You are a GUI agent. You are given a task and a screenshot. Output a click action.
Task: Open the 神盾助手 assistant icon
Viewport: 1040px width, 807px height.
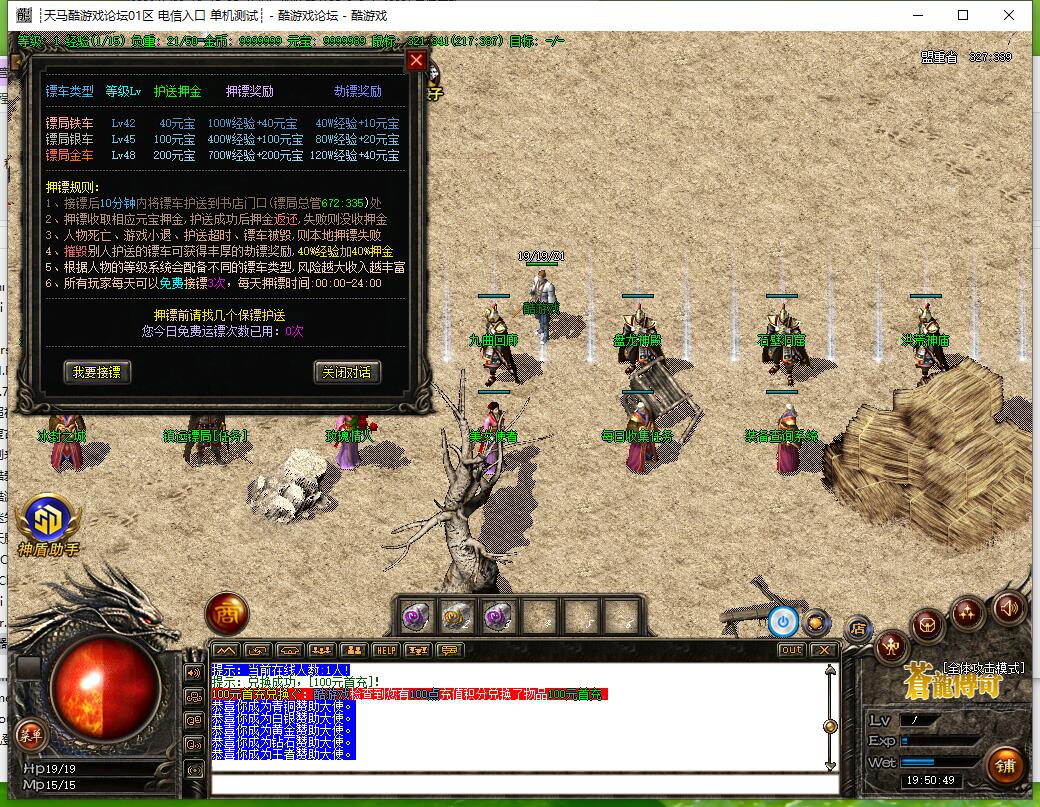[47, 520]
